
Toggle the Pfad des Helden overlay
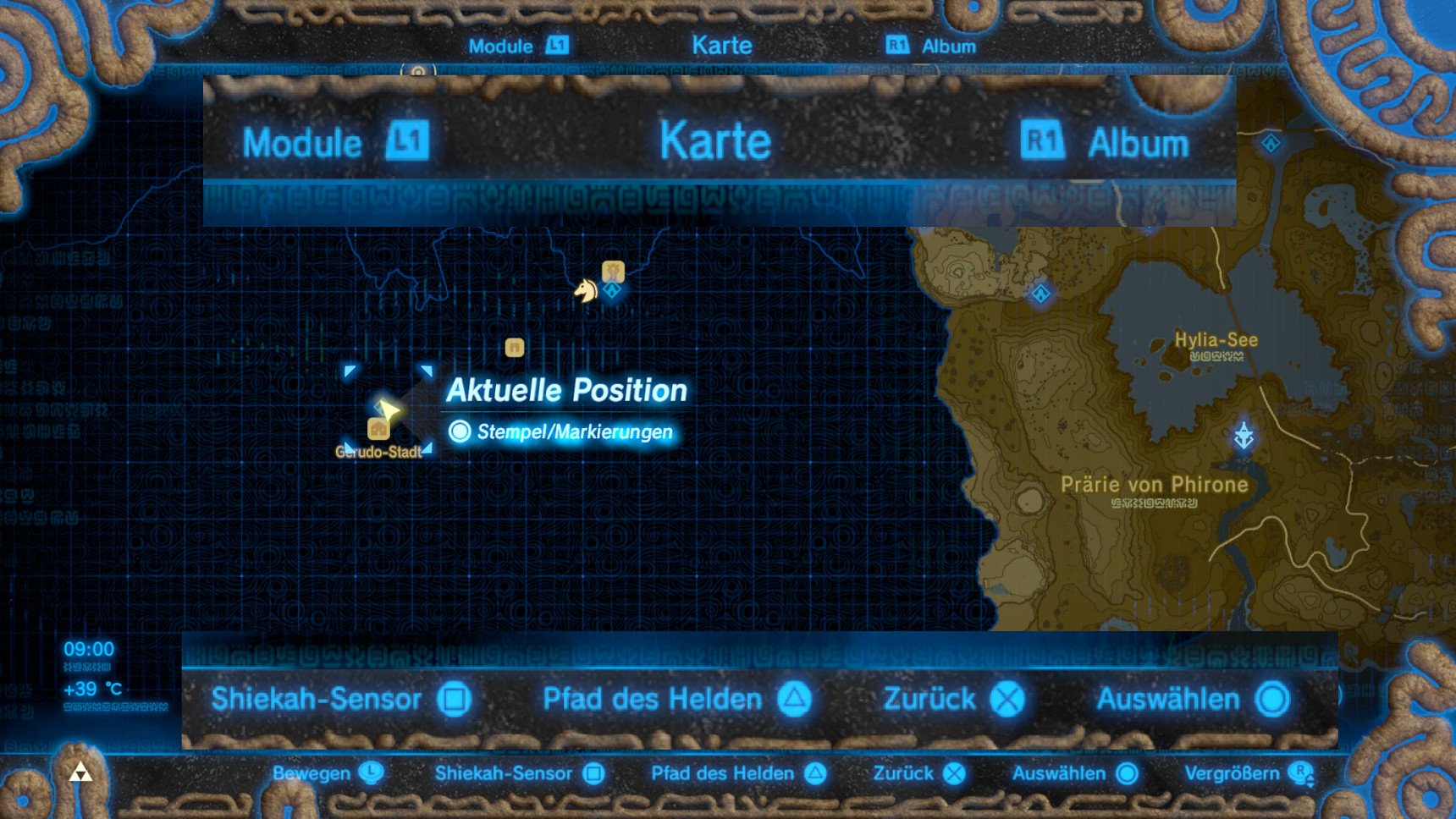pos(652,700)
